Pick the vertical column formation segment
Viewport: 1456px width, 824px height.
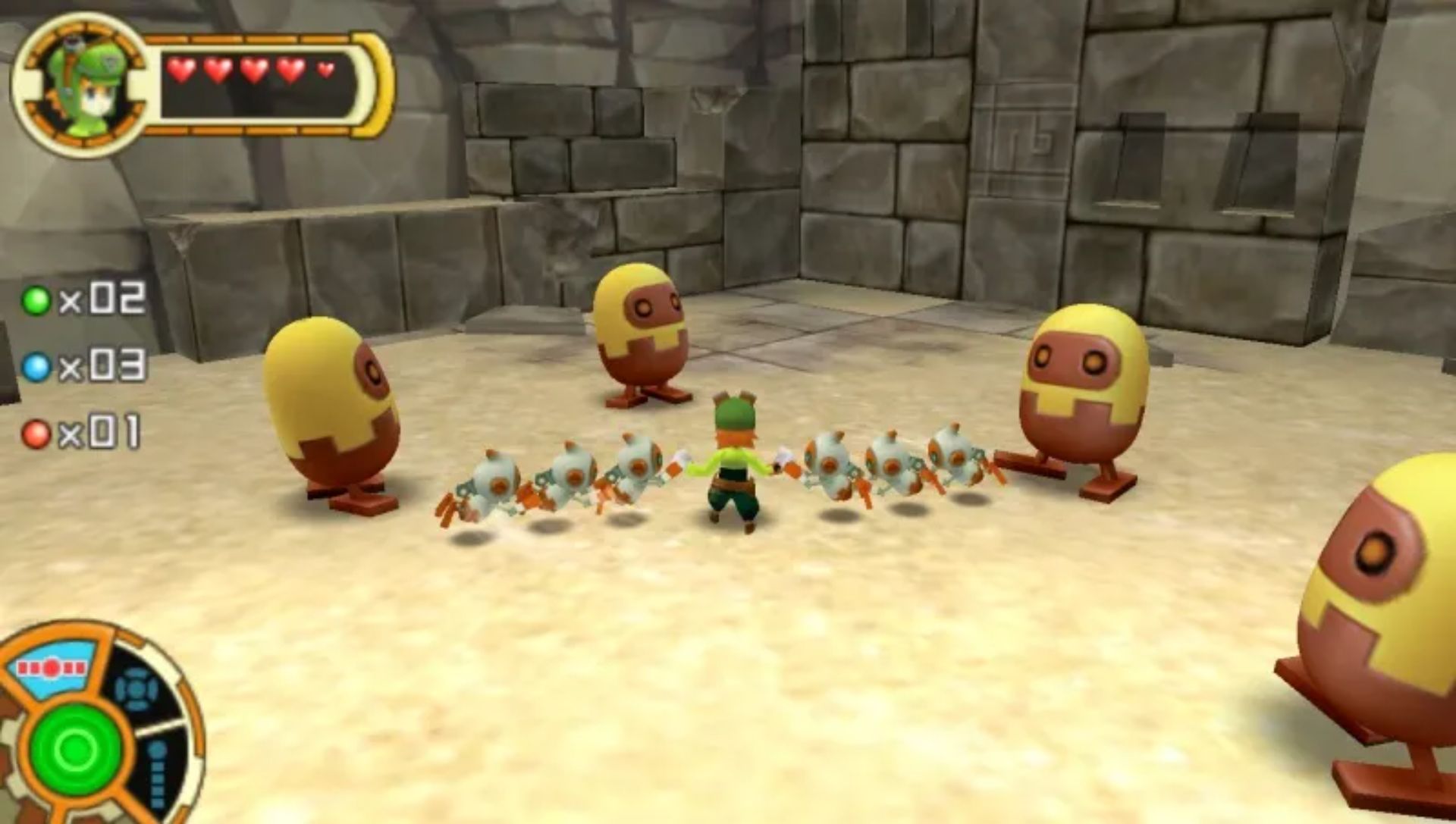(x=158, y=773)
